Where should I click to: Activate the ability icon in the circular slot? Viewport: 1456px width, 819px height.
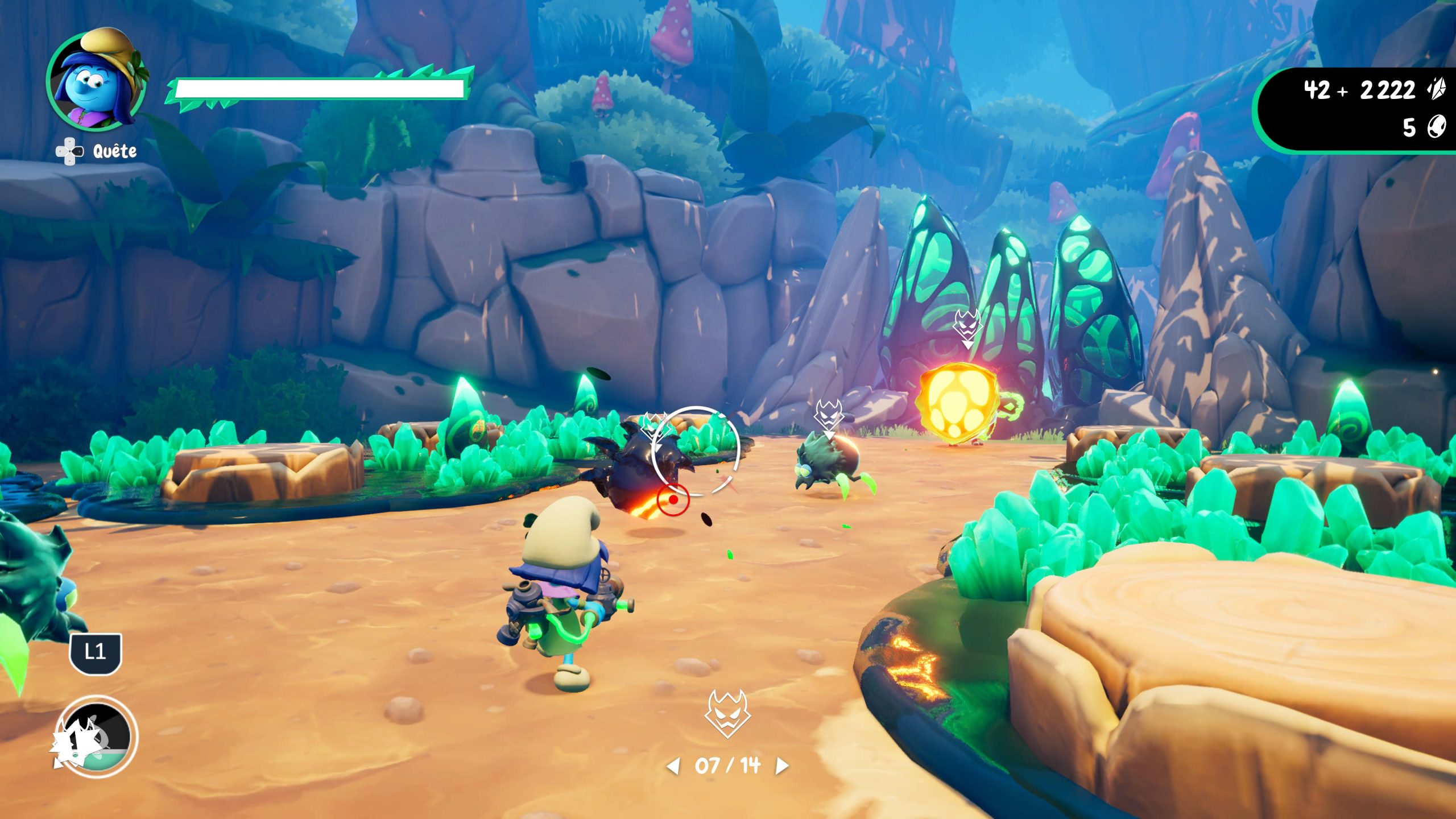[x=97, y=738]
